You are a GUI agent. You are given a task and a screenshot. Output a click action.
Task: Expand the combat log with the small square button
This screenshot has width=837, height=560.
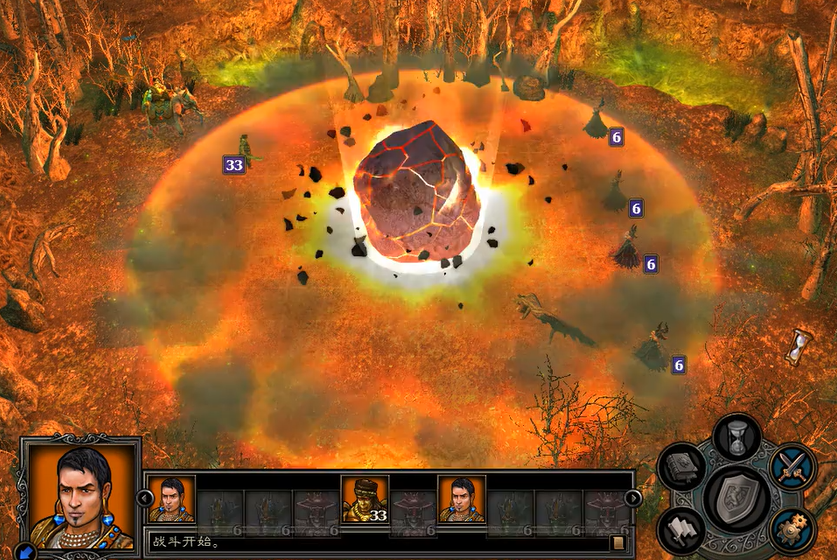click(x=618, y=543)
